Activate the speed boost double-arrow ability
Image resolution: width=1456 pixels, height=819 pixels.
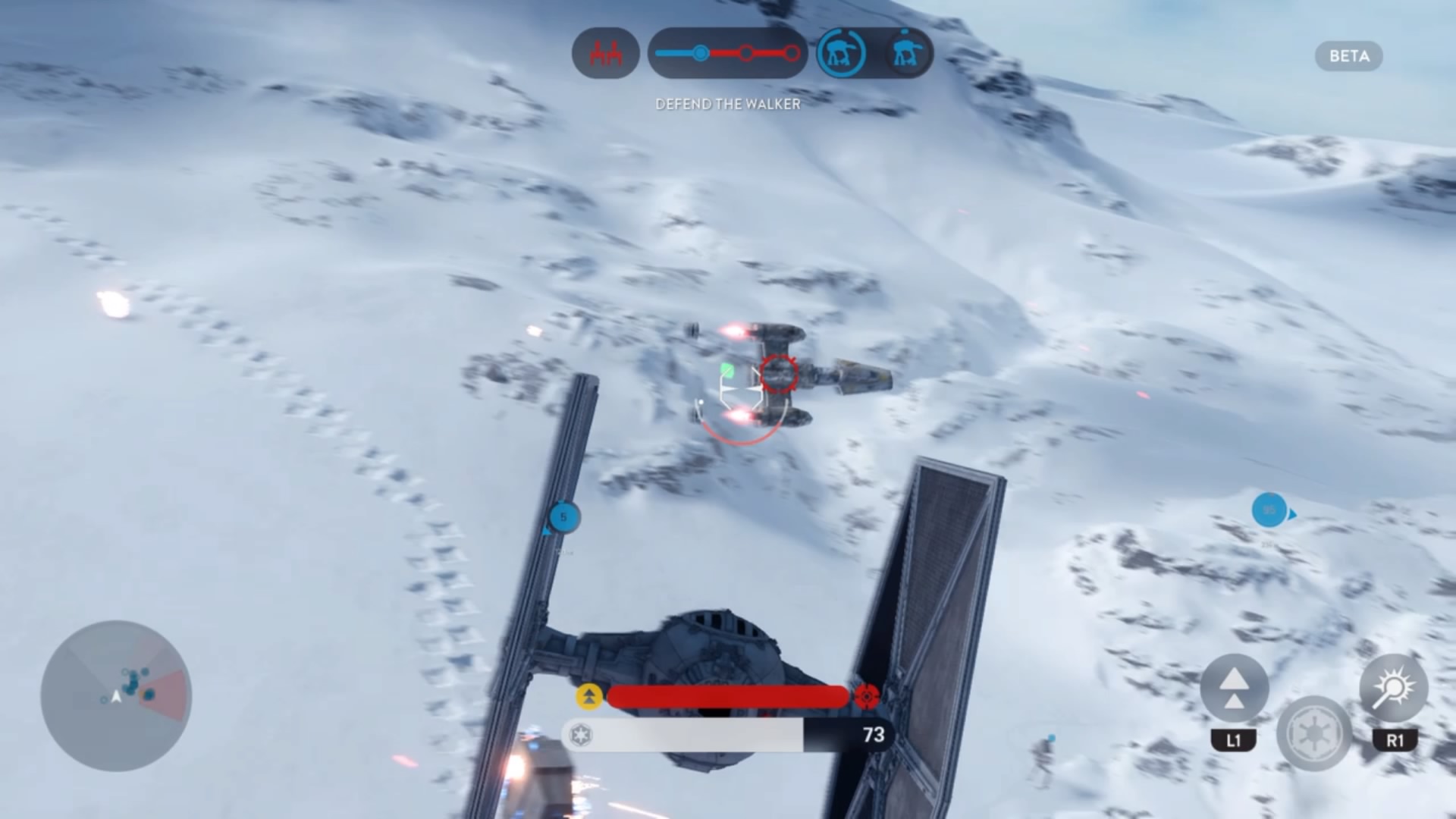click(1234, 689)
